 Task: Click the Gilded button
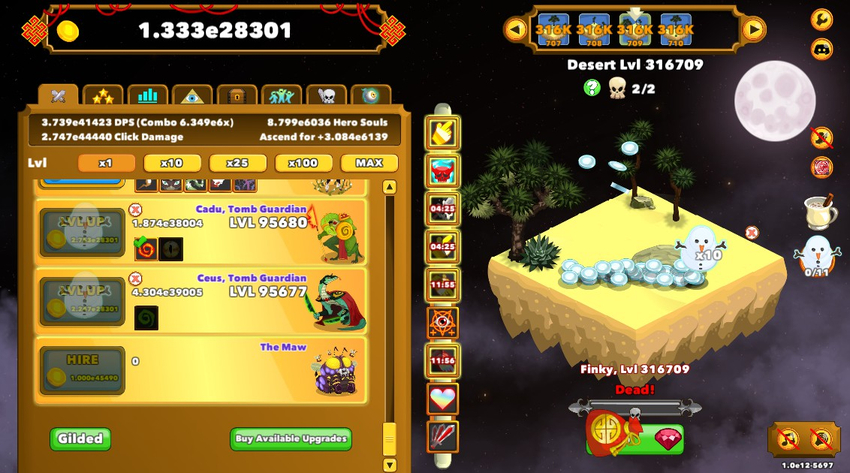[x=80, y=438]
